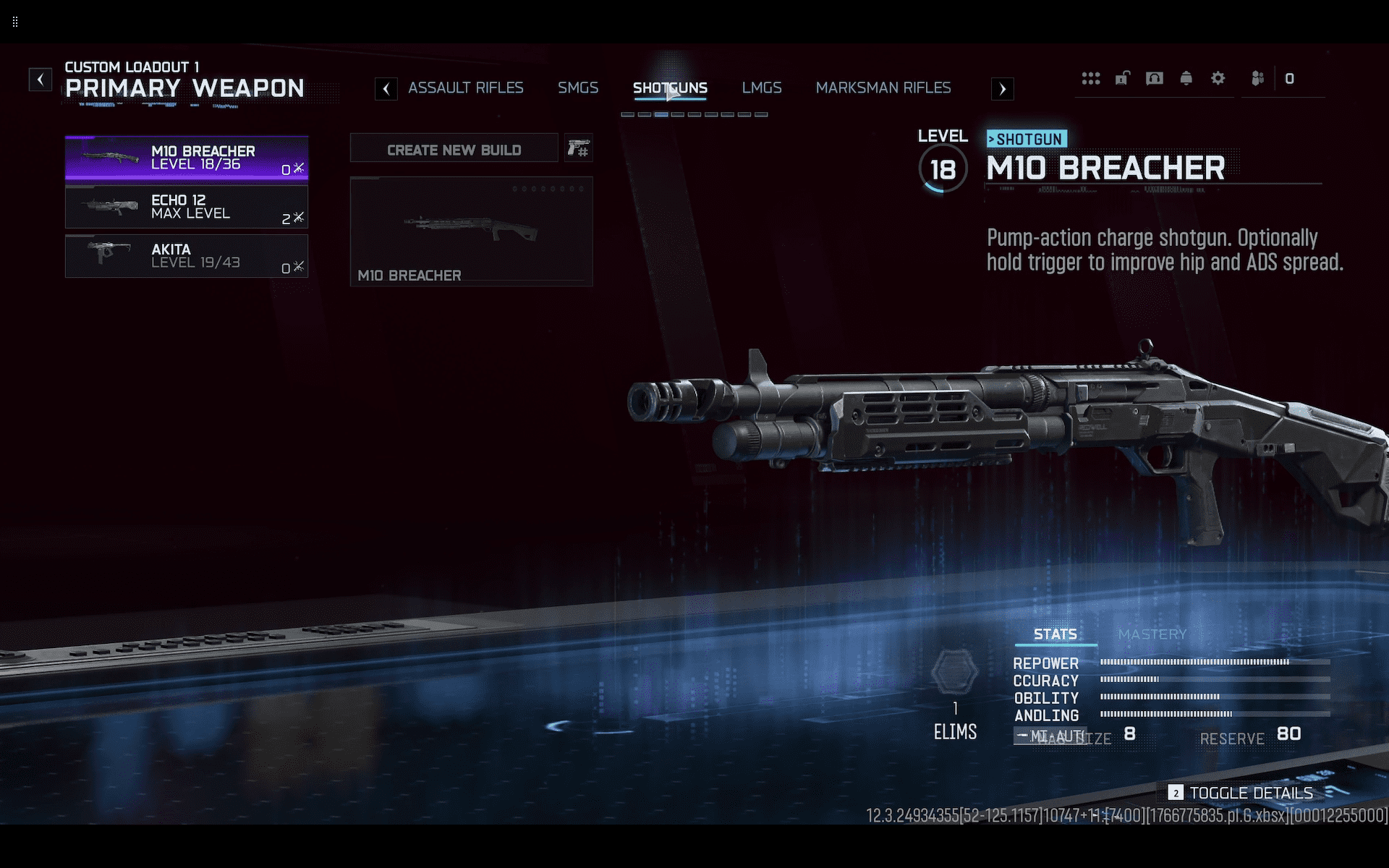Open the pistol build code icon
The width and height of the screenshot is (1389, 868).
tap(579, 148)
